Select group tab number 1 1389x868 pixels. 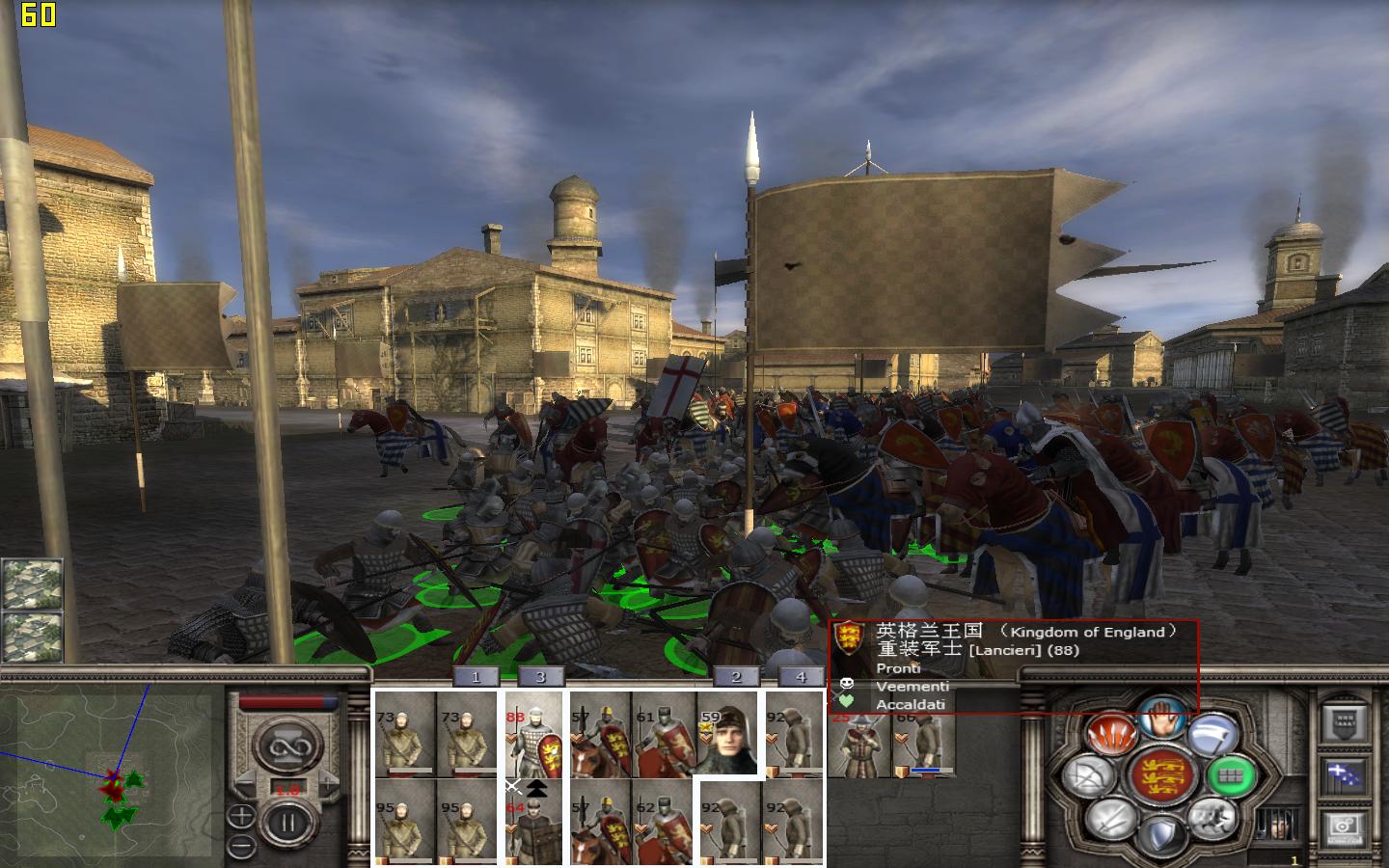coord(475,677)
